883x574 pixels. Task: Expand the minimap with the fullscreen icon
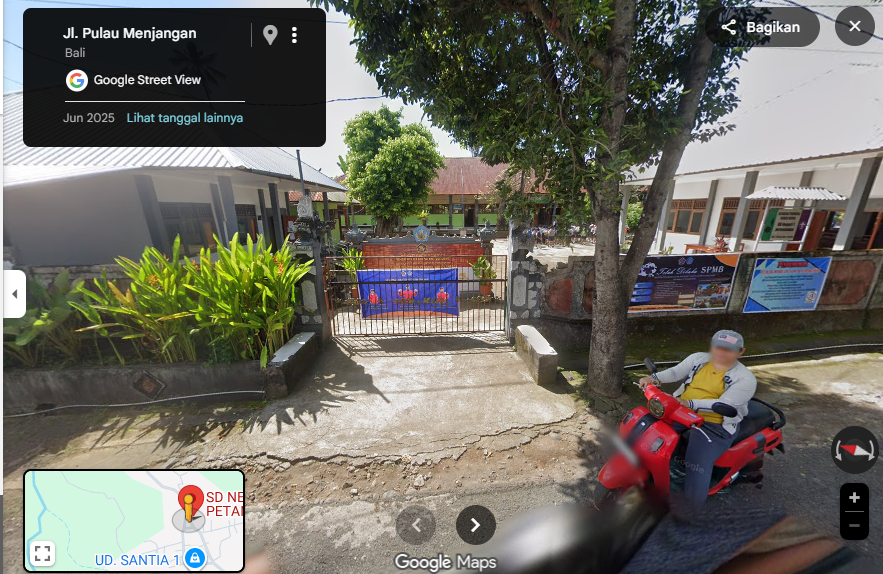coord(42,553)
